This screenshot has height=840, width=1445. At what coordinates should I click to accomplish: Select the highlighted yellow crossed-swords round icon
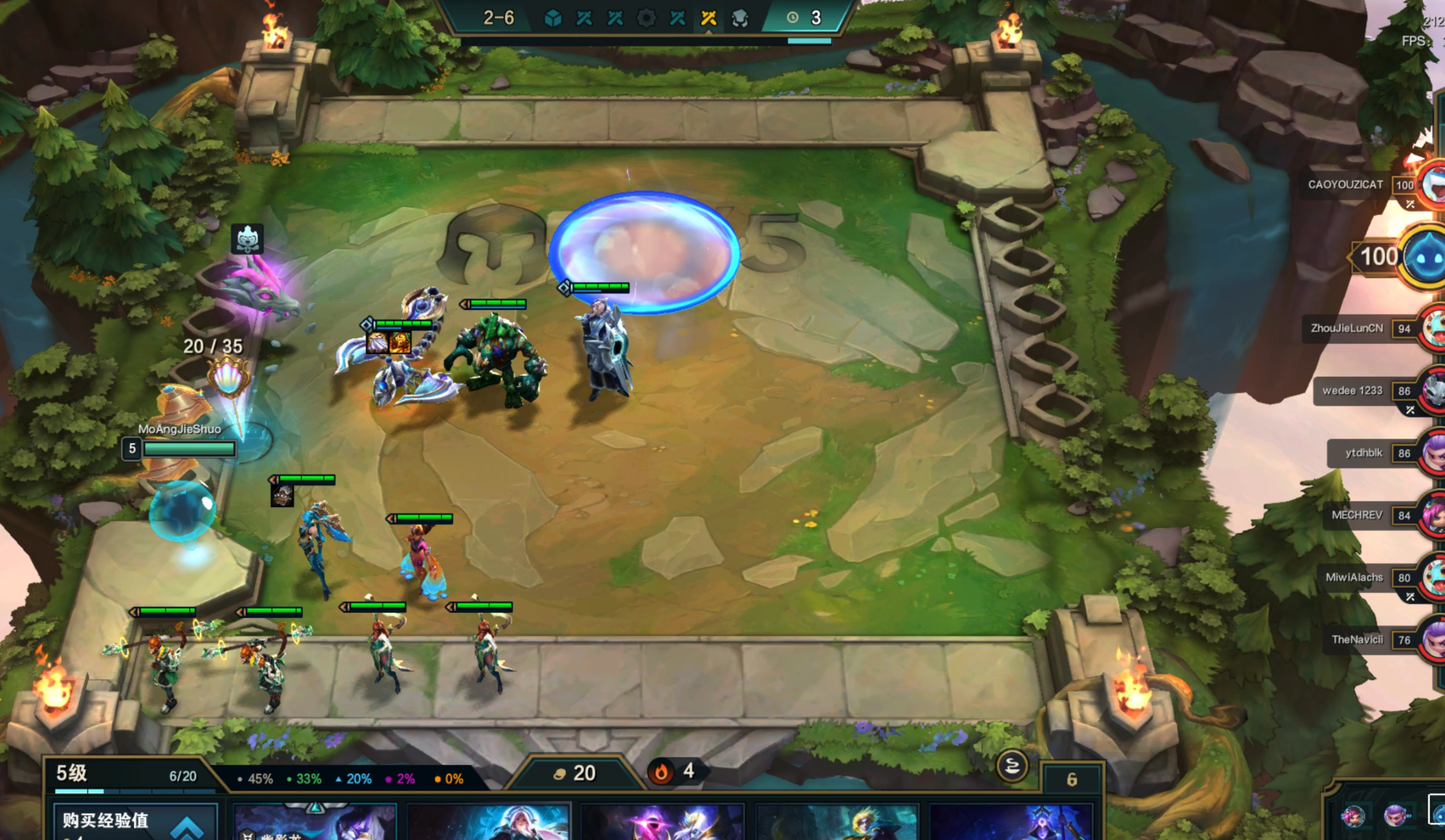(x=708, y=18)
